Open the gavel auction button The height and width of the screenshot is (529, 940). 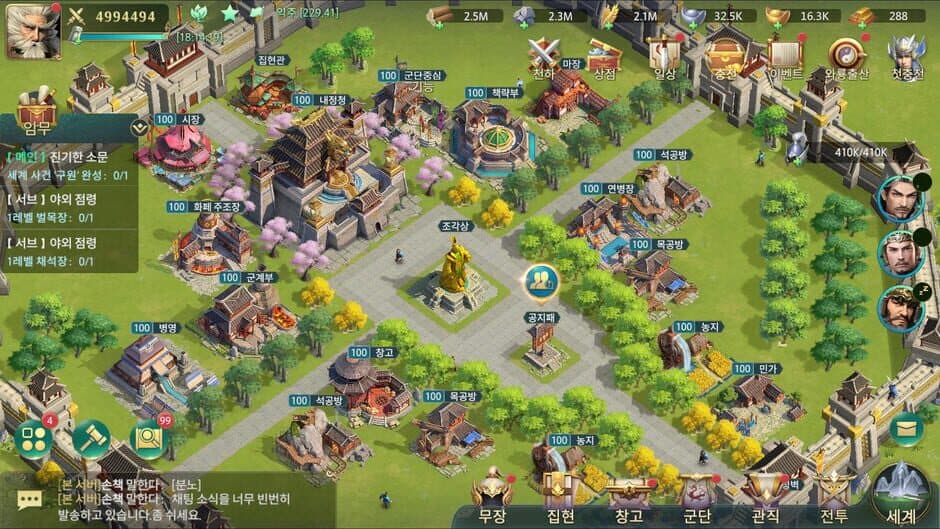[x=91, y=439]
